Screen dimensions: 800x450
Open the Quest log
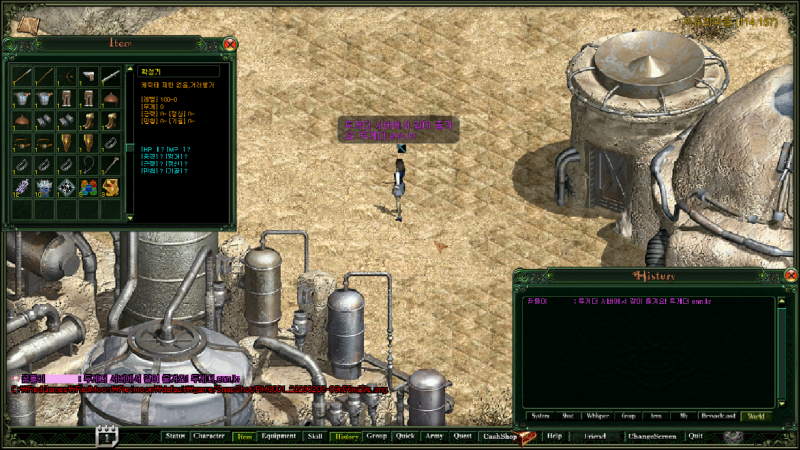click(462, 437)
